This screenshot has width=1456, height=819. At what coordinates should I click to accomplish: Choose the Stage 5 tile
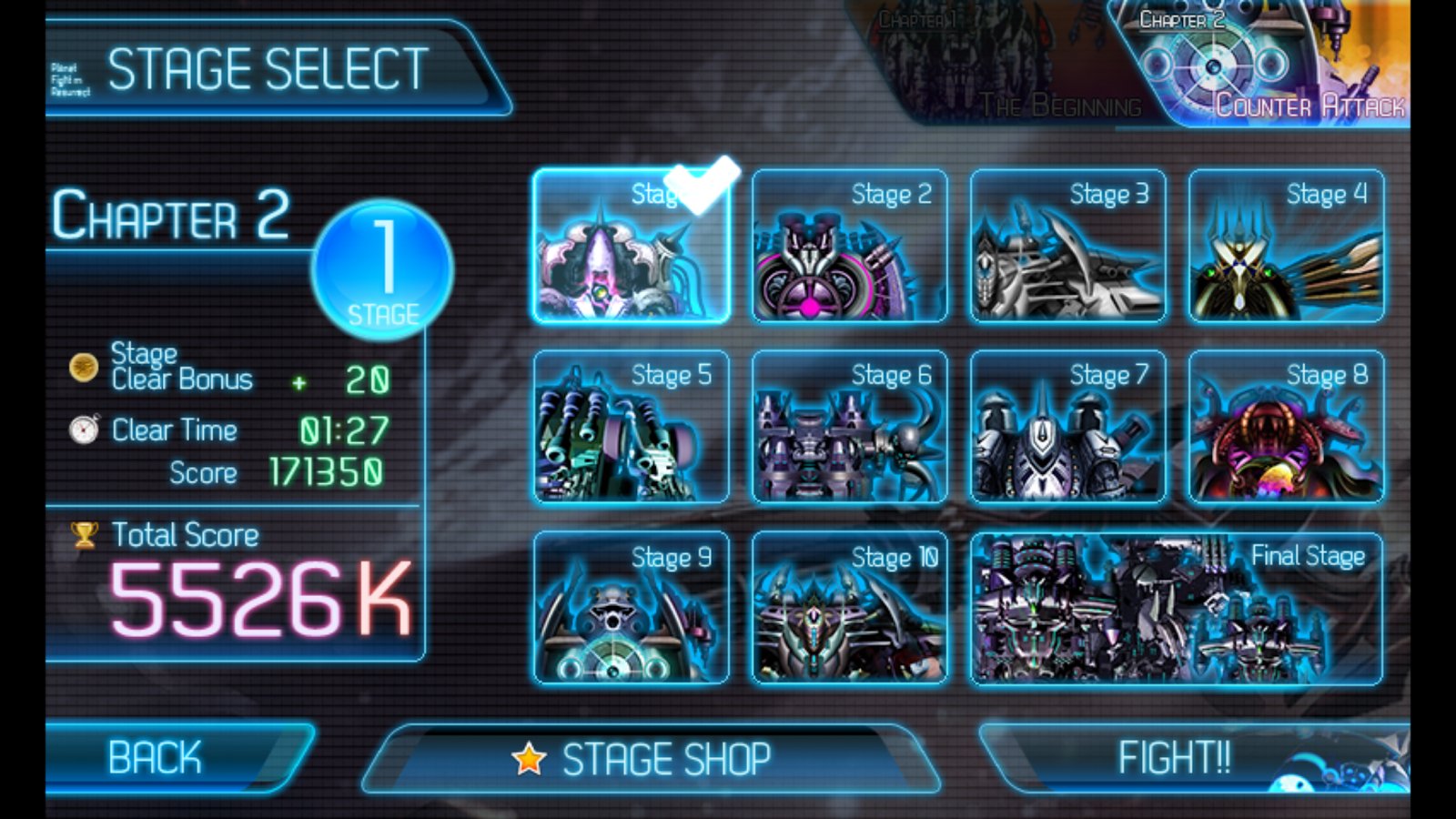pyautogui.click(x=631, y=428)
